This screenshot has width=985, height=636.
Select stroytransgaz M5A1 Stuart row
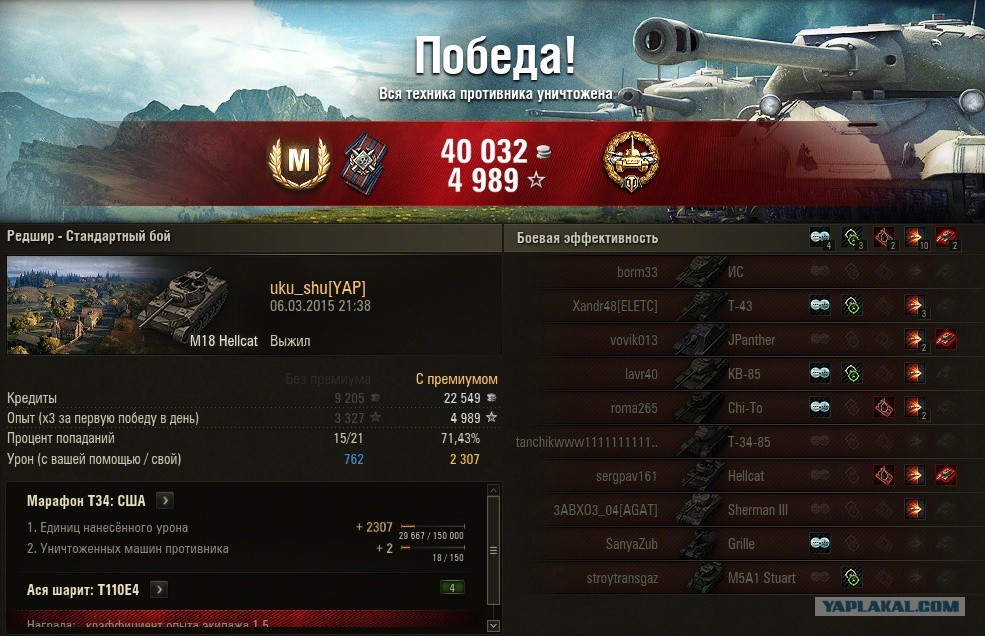coord(623,578)
